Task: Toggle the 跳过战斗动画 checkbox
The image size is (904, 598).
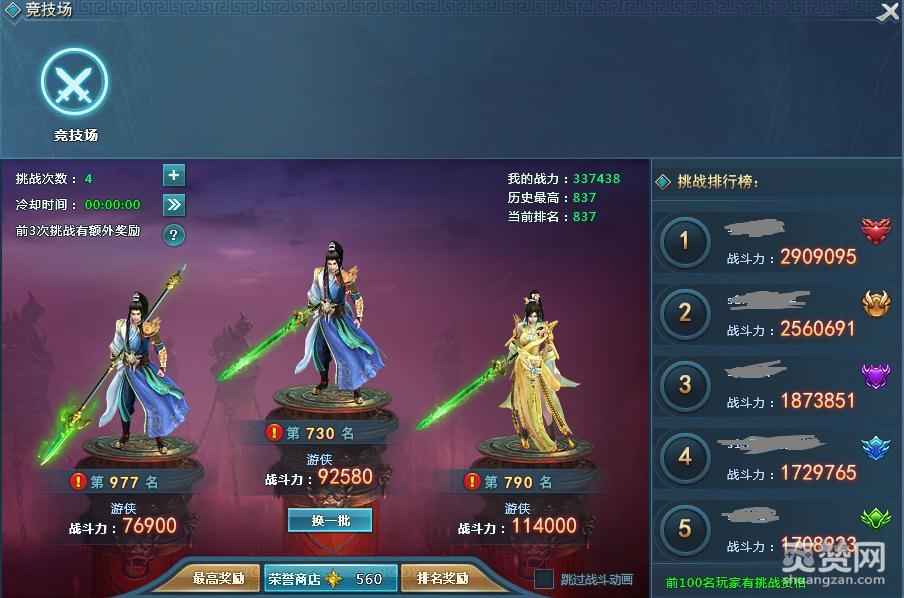Action: (x=544, y=579)
